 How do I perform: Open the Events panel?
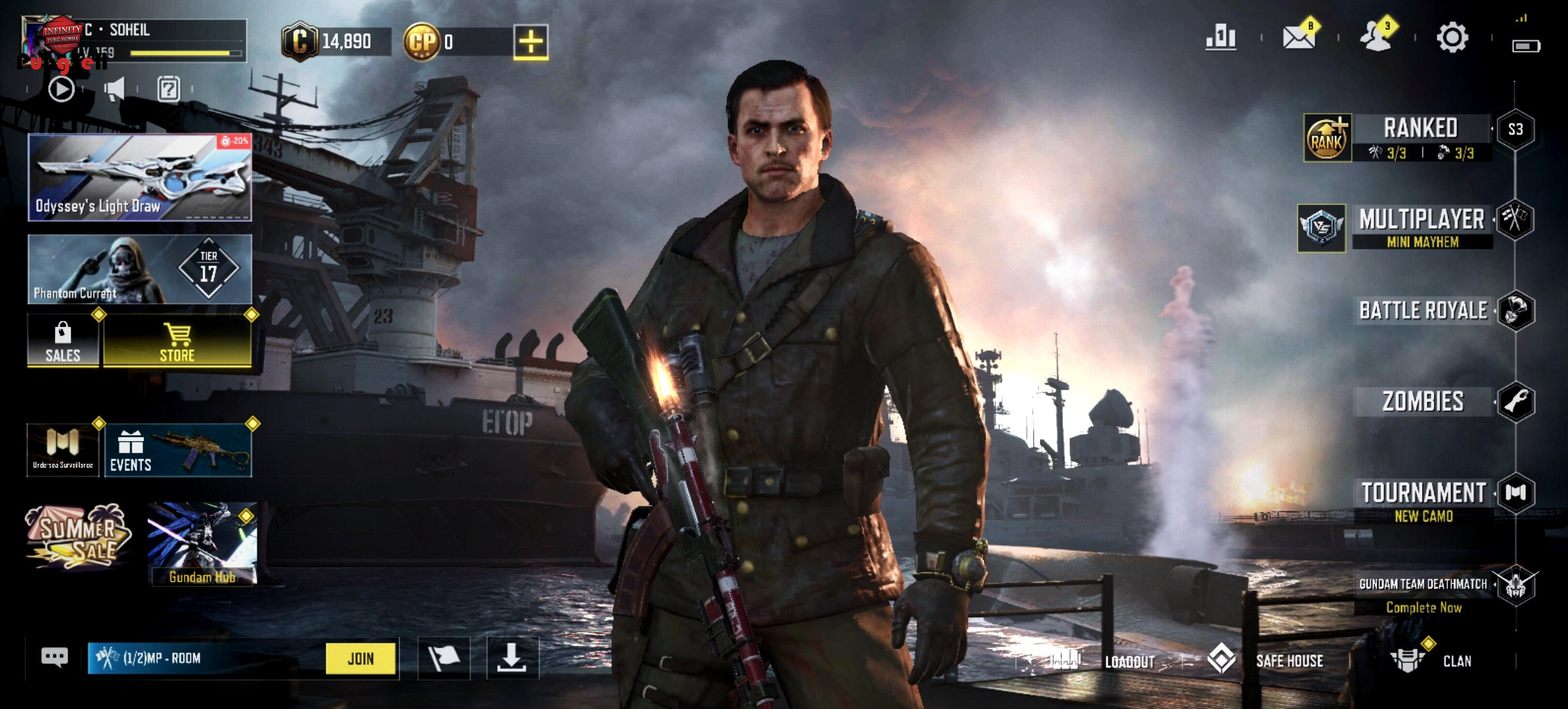pos(177,450)
